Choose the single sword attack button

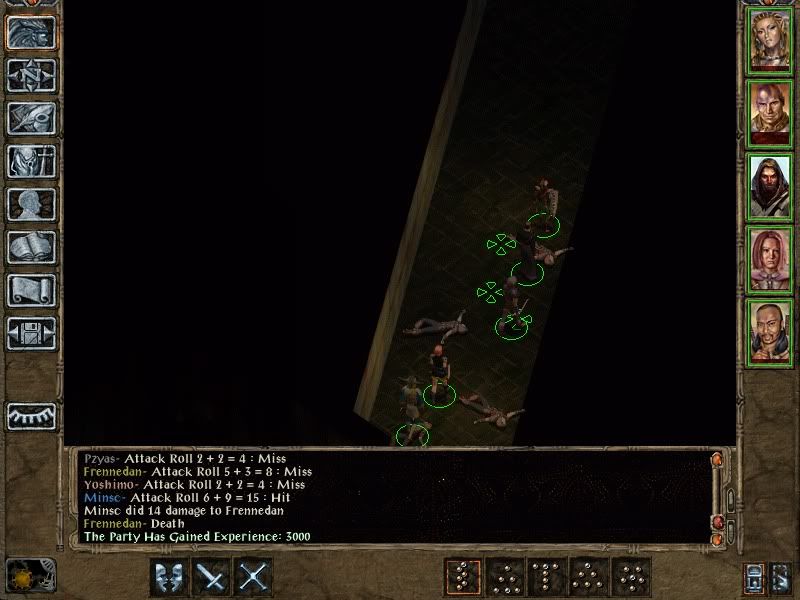click(x=212, y=576)
